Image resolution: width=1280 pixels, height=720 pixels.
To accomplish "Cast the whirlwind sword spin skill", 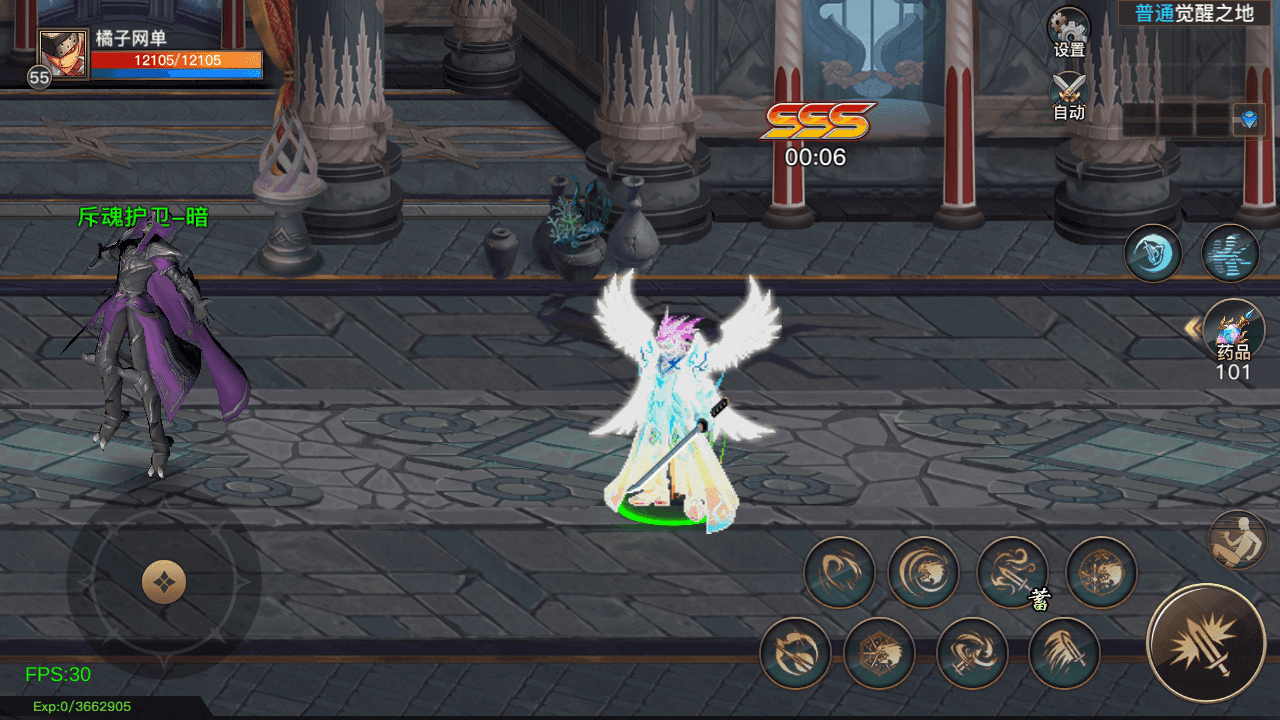I will 972,653.
